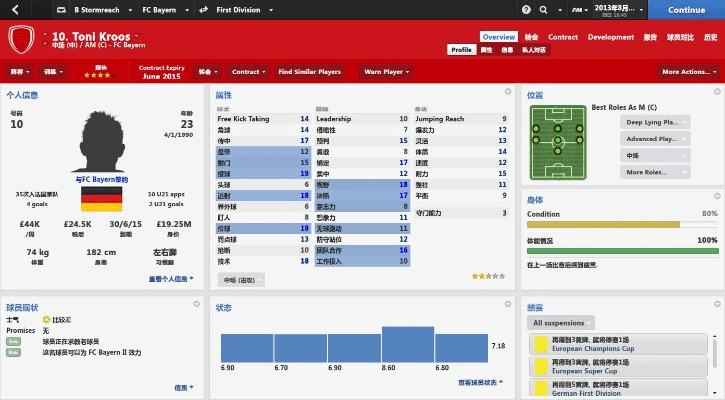725x400 pixels.
Task: Click the Continue button
Action: point(686,10)
